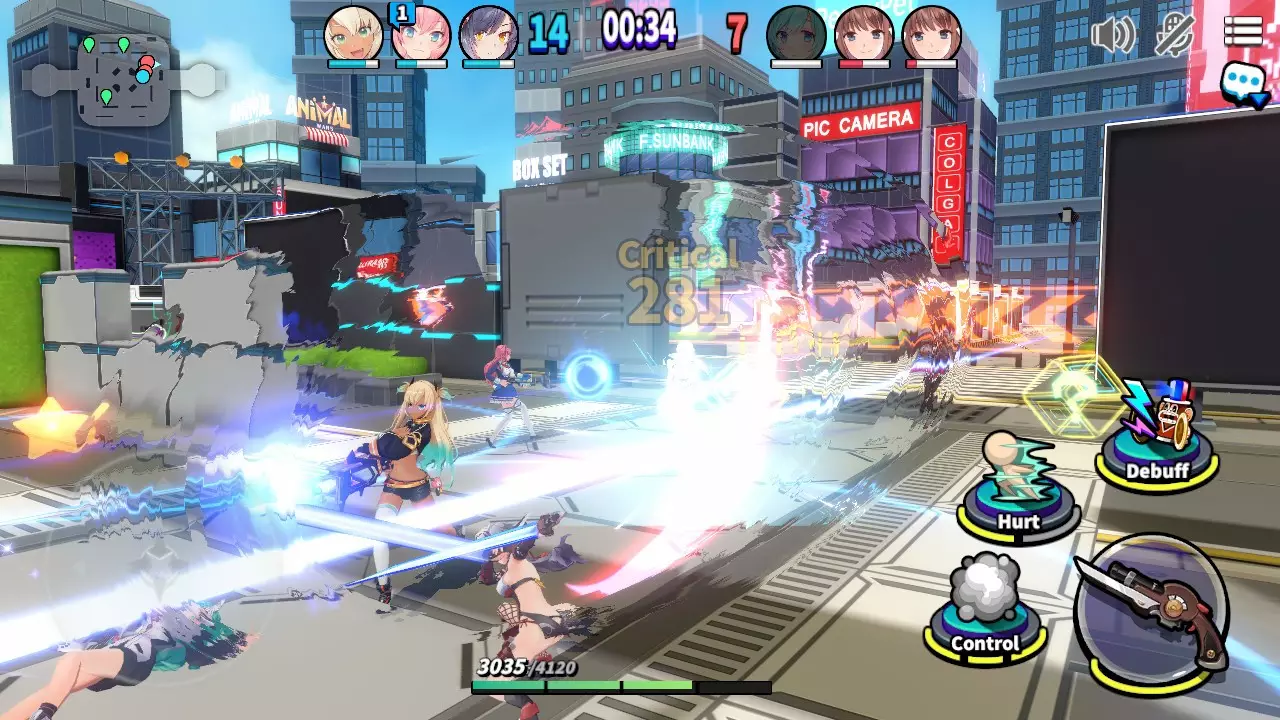Open the chat speech bubble
This screenshot has height=720, width=1280.
pos(1243,82)
